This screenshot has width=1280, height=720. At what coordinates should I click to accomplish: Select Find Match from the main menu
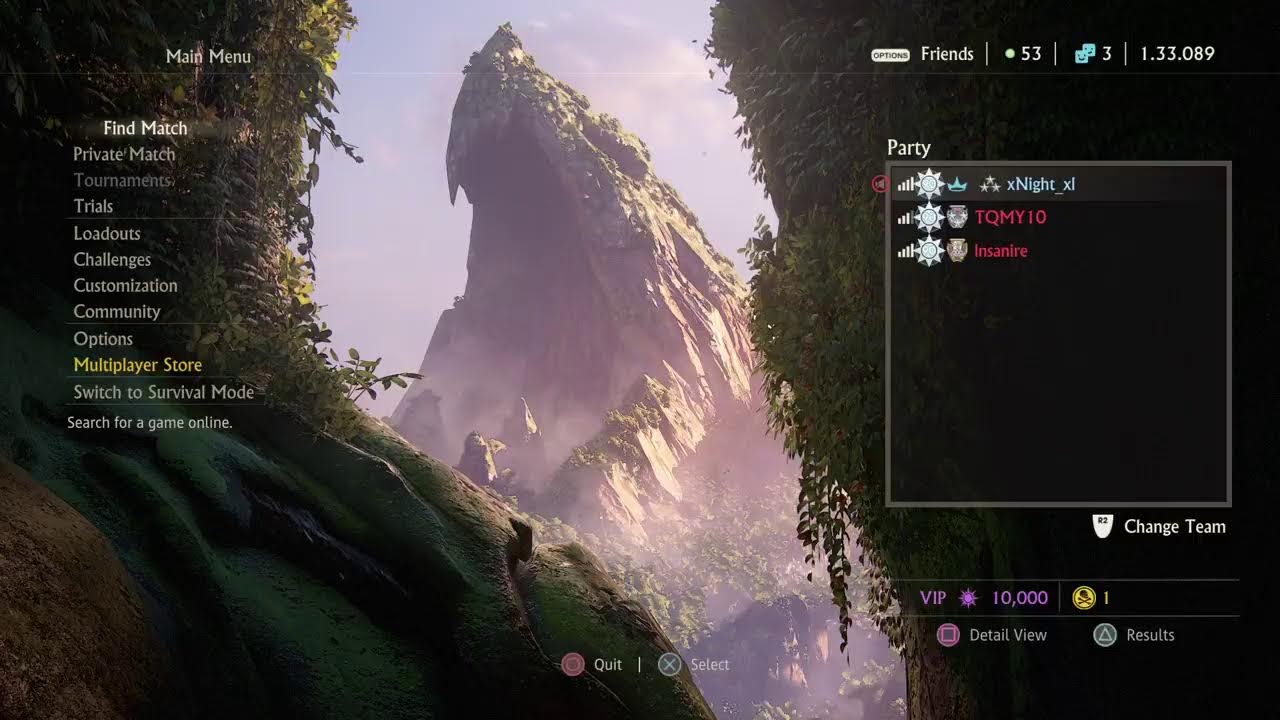click(145, 128)
